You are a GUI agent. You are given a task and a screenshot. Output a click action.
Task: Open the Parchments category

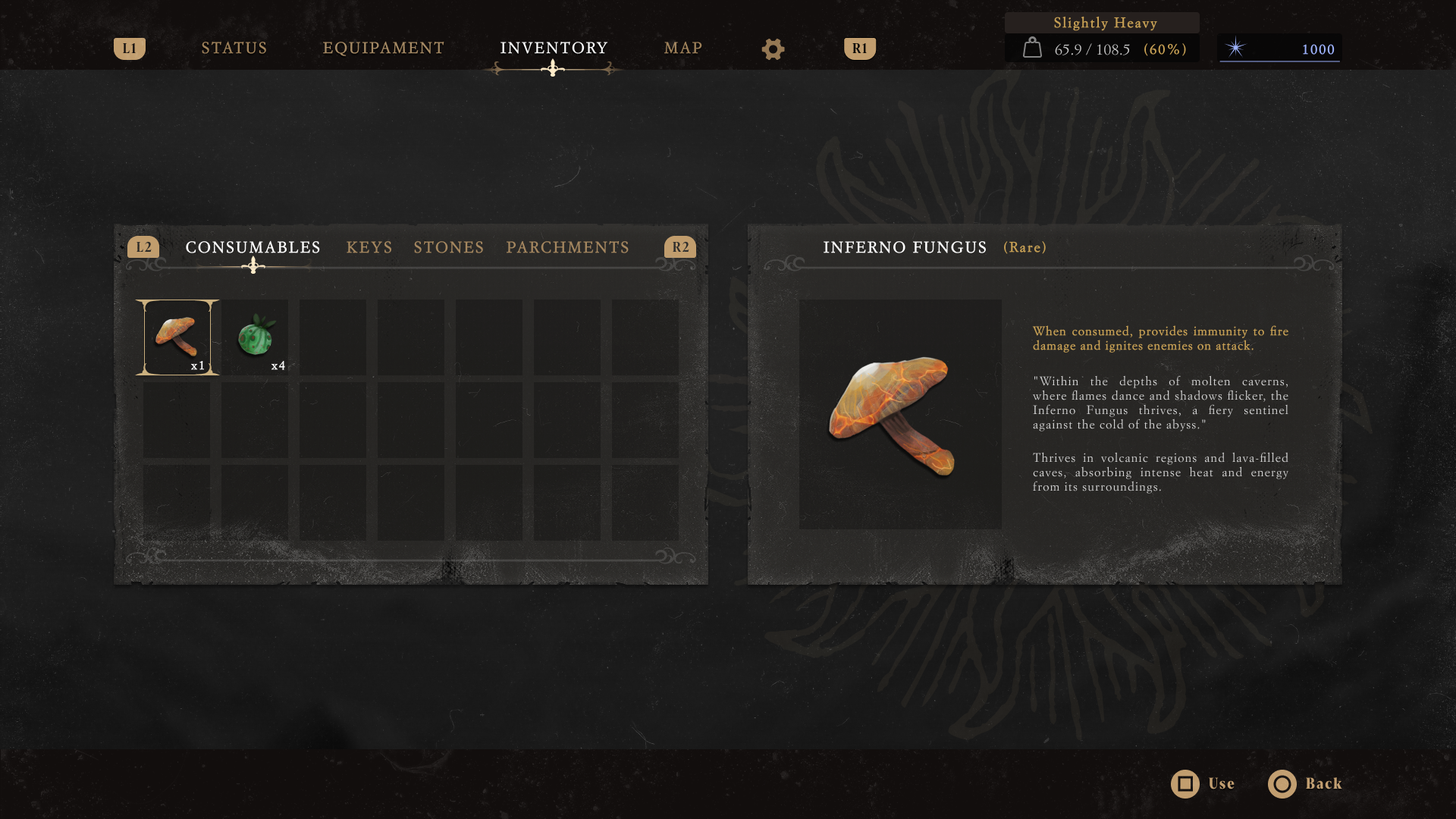click(x=567, y=248)
